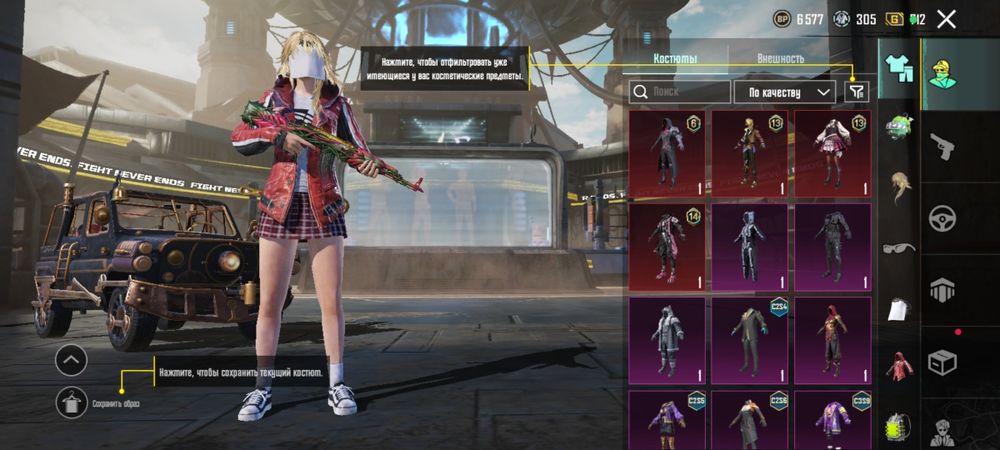The height and width of the screenshot is (450, 1000).
Task: Expand the up-arrow circle button
Action: 71,359
